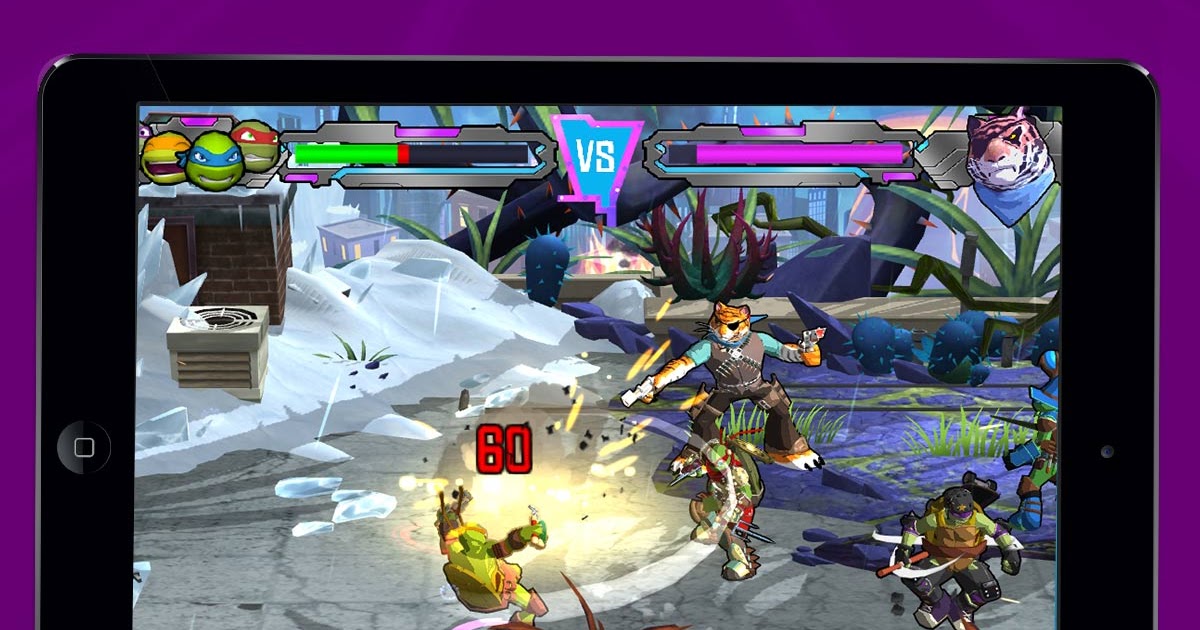This screenshot has height=630, width=1200.
Task: Switch to Raphael's red-masked portrait
Action: coord(255,145)
